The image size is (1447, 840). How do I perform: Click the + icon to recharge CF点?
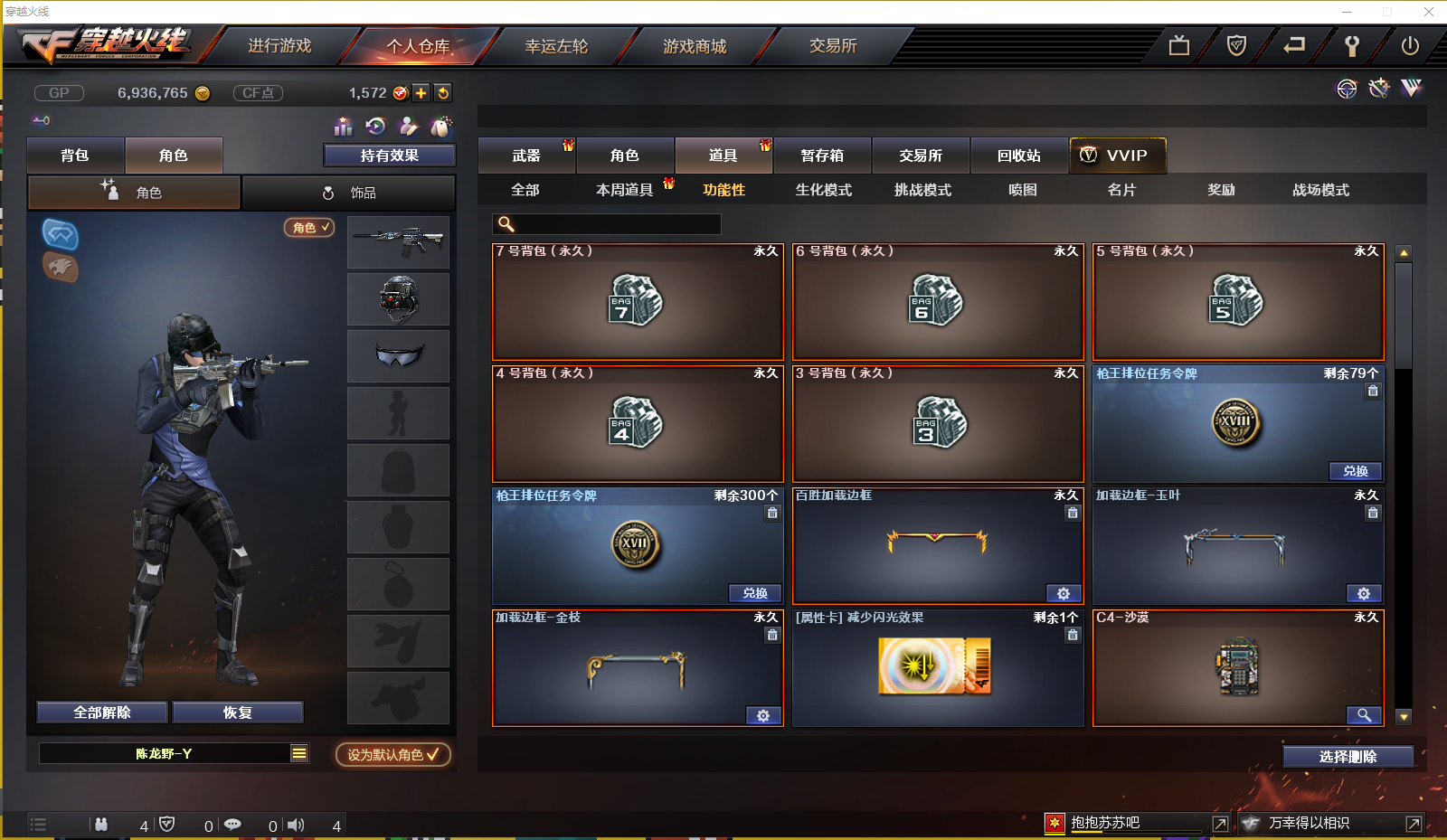click(421, 92)
